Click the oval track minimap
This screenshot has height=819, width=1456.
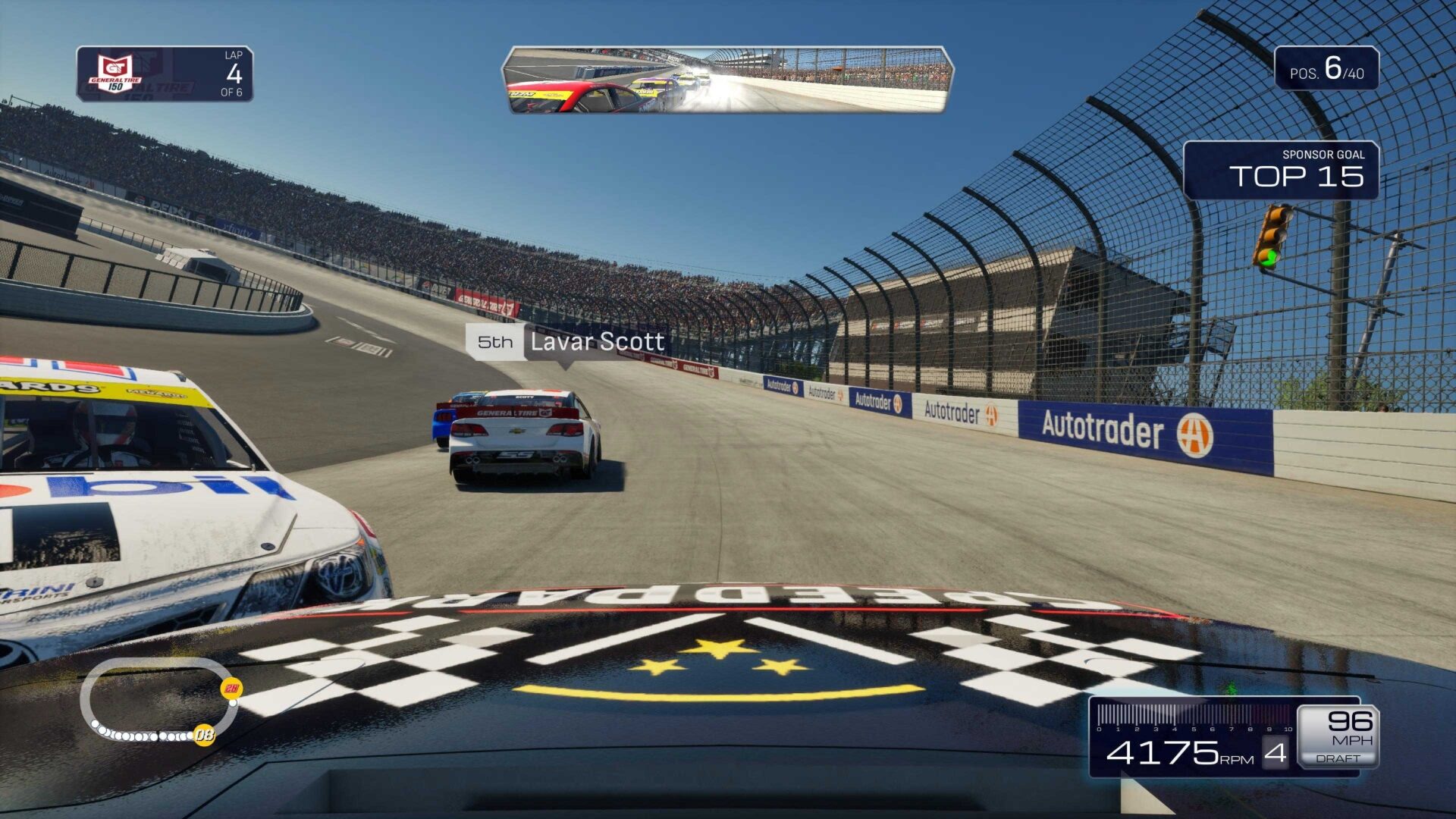click(158, 700)
